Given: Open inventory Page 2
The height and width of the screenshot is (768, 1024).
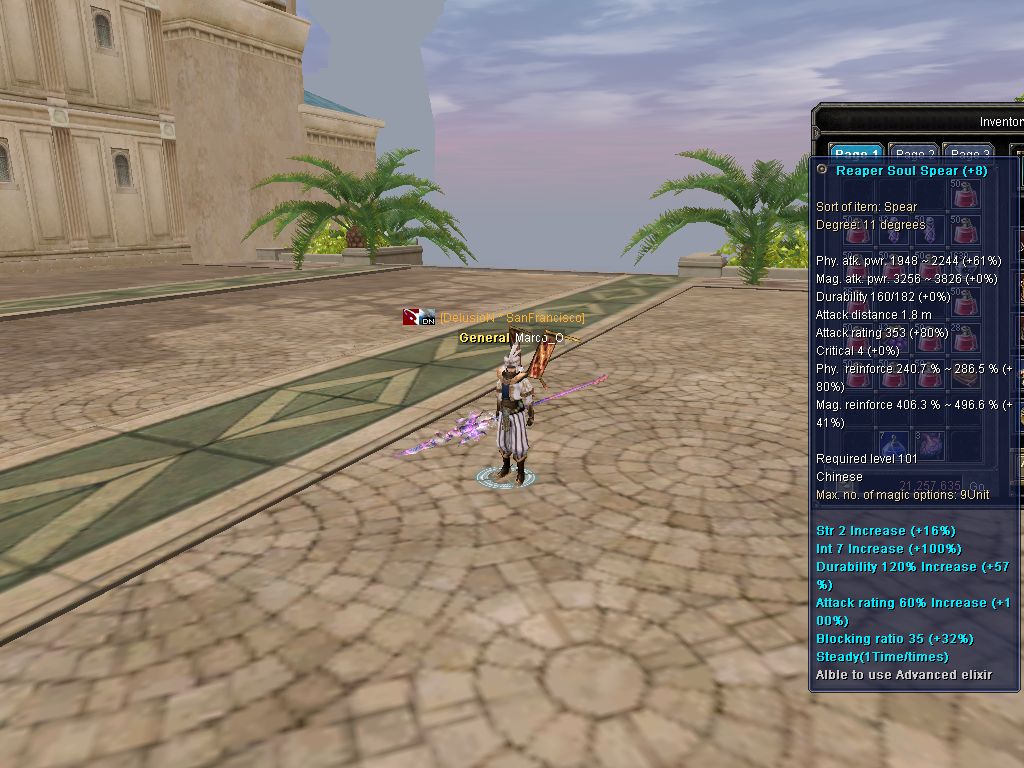Looking at the screenshot, I should 914,154.
